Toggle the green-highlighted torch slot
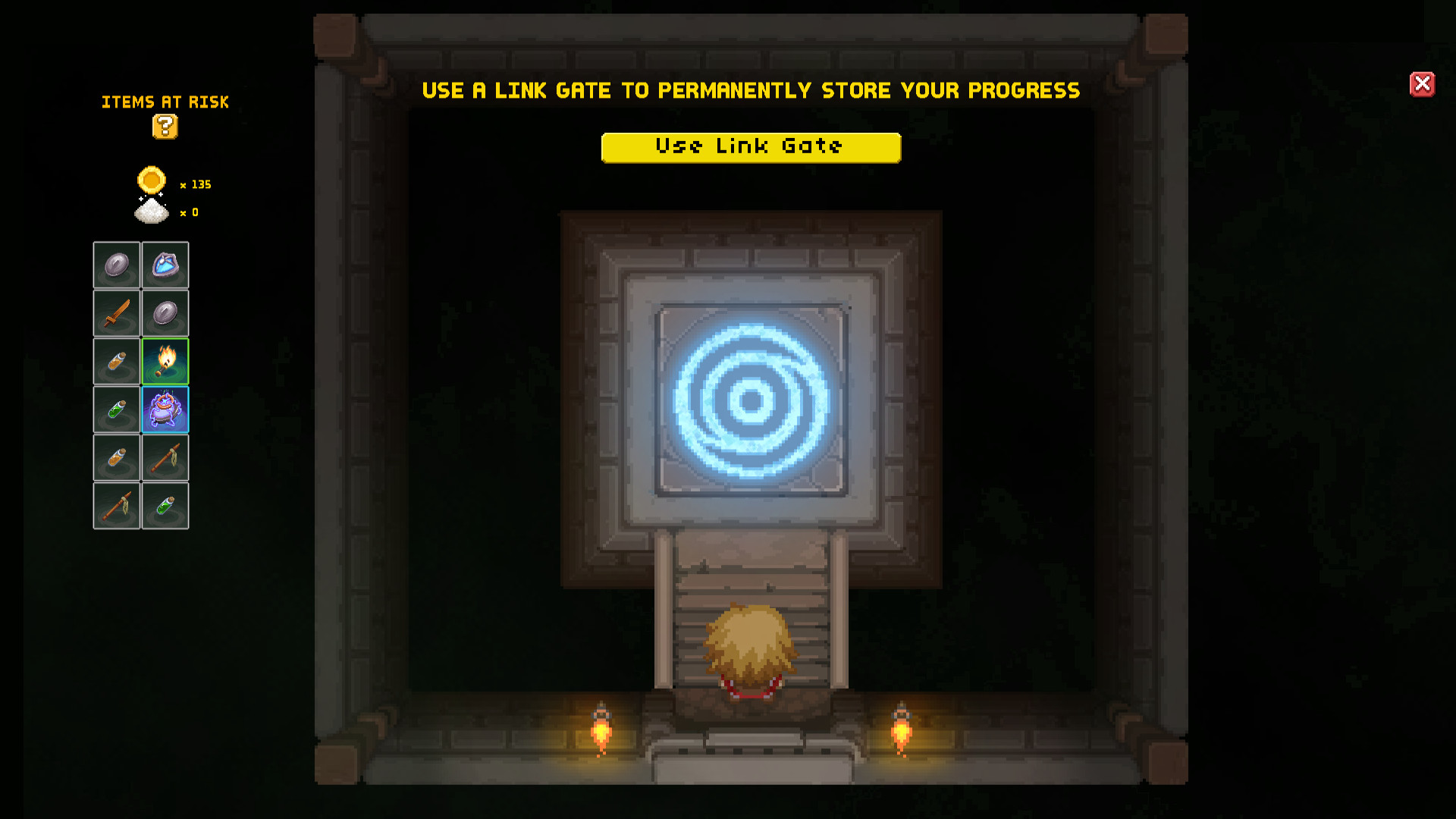This screenshot has height=819, width=1456. point(165,361)
